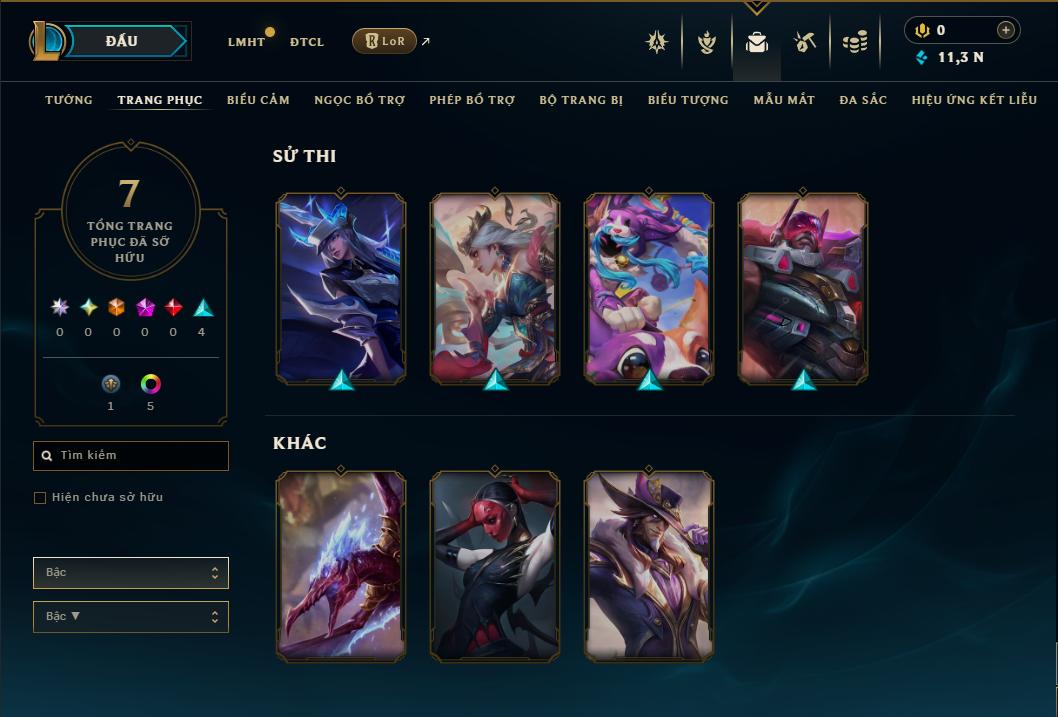The width and height of the screenshot is (1058, 717).
Task: Show the BIỂU TƯỢNG tab
Action: pyautogui.click(x=688, y=100)
